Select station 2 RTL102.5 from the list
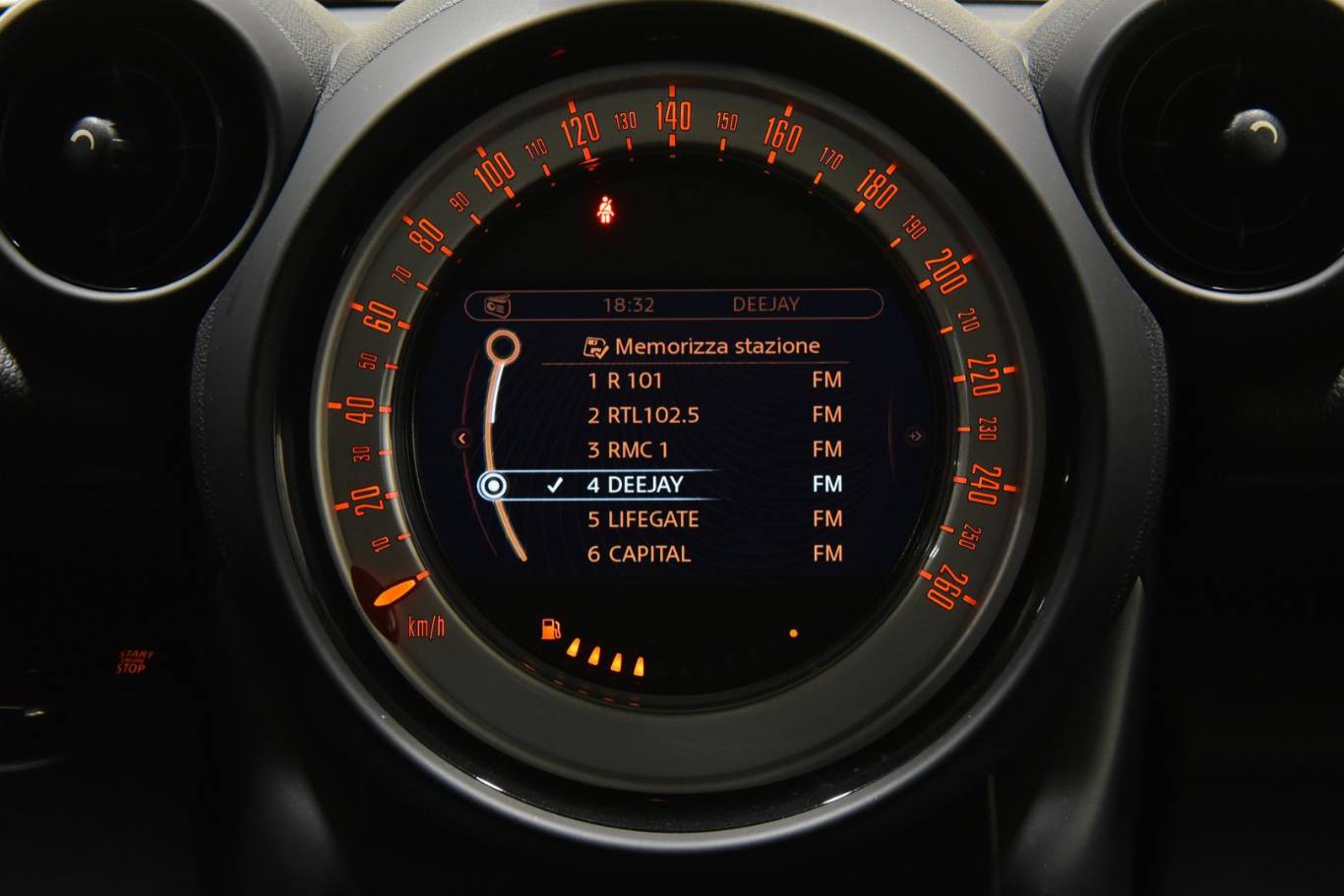The height and width of the screenshot is (896, 1344). 643,415
